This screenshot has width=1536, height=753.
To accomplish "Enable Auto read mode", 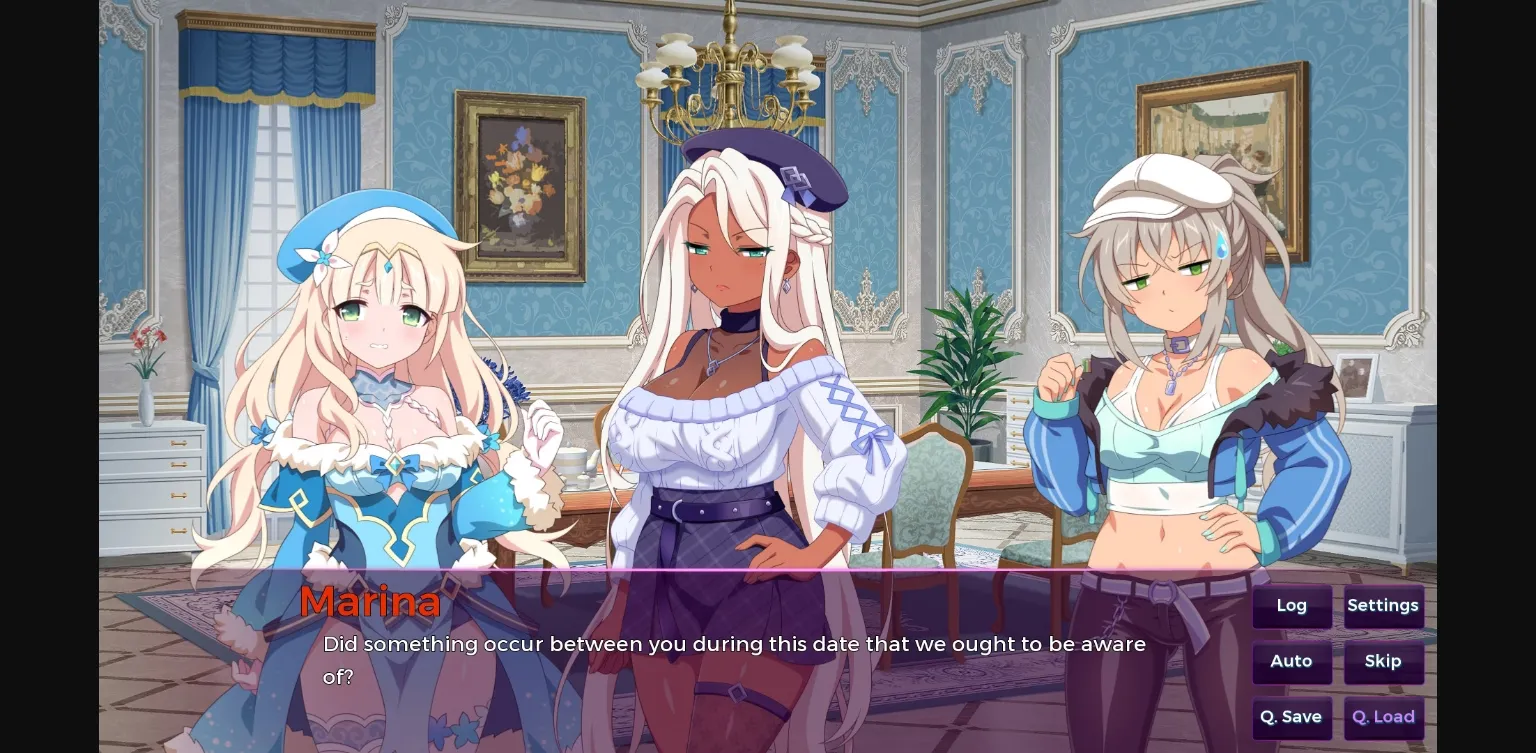I will click(x=1291, y=661).
